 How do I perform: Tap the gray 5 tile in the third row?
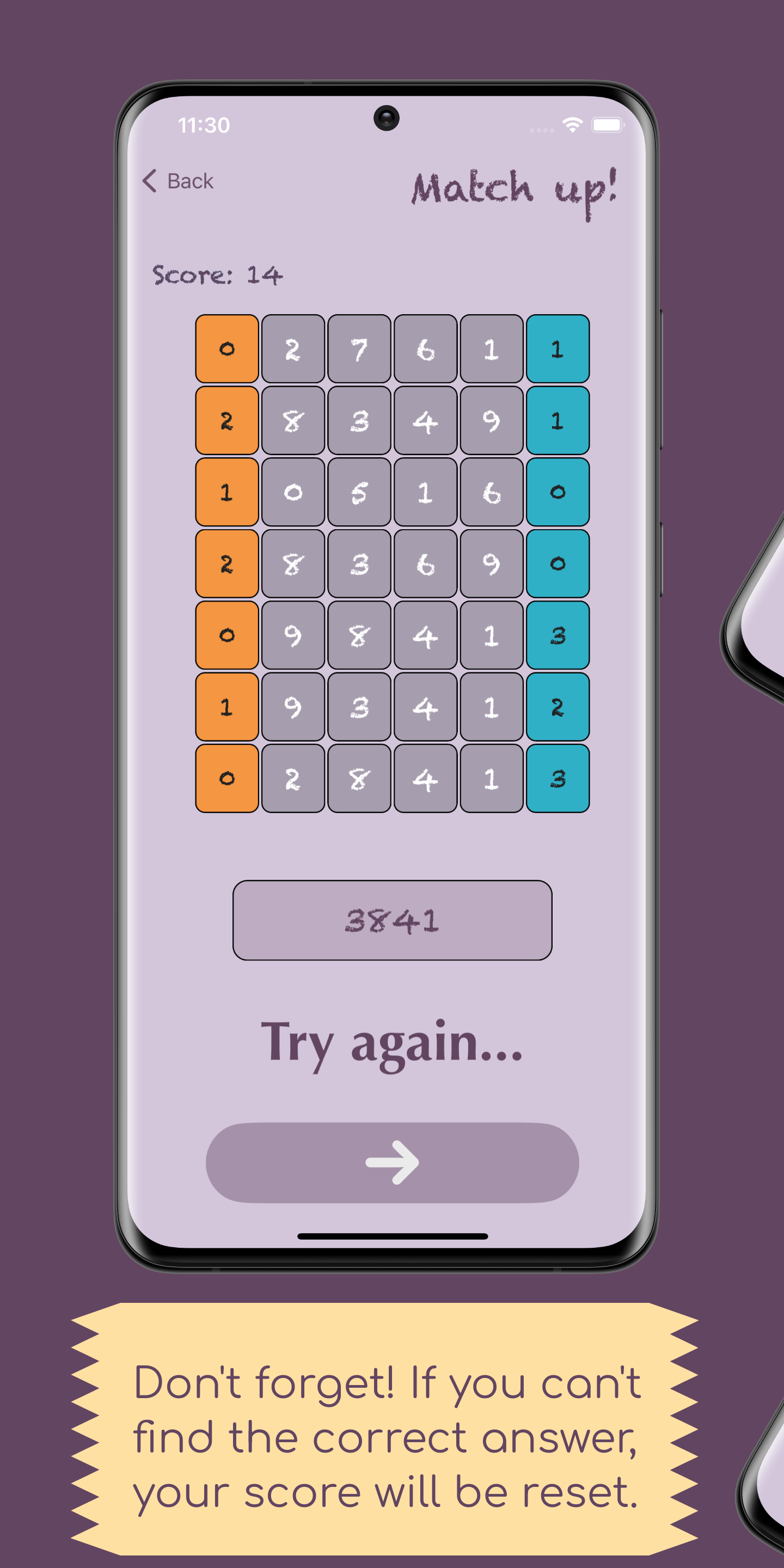(359, 491)
